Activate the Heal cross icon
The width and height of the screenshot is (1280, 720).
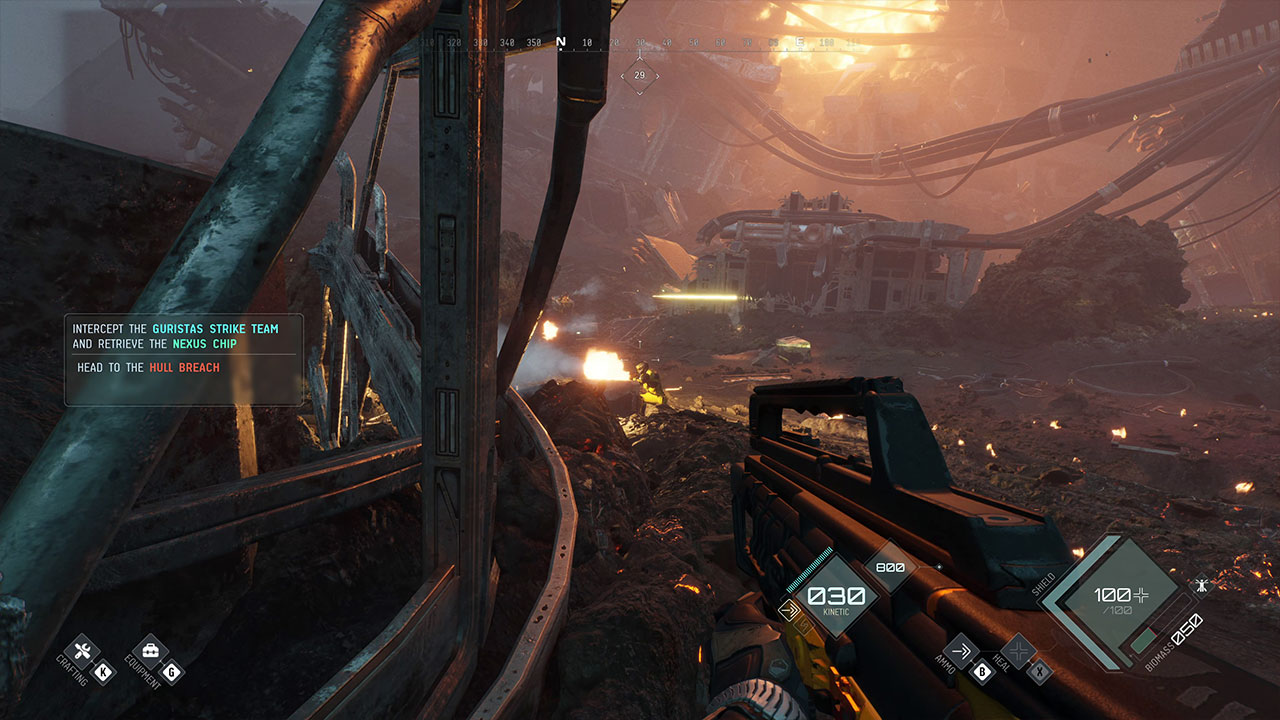pyautogui.click(x=1019, y=652)
